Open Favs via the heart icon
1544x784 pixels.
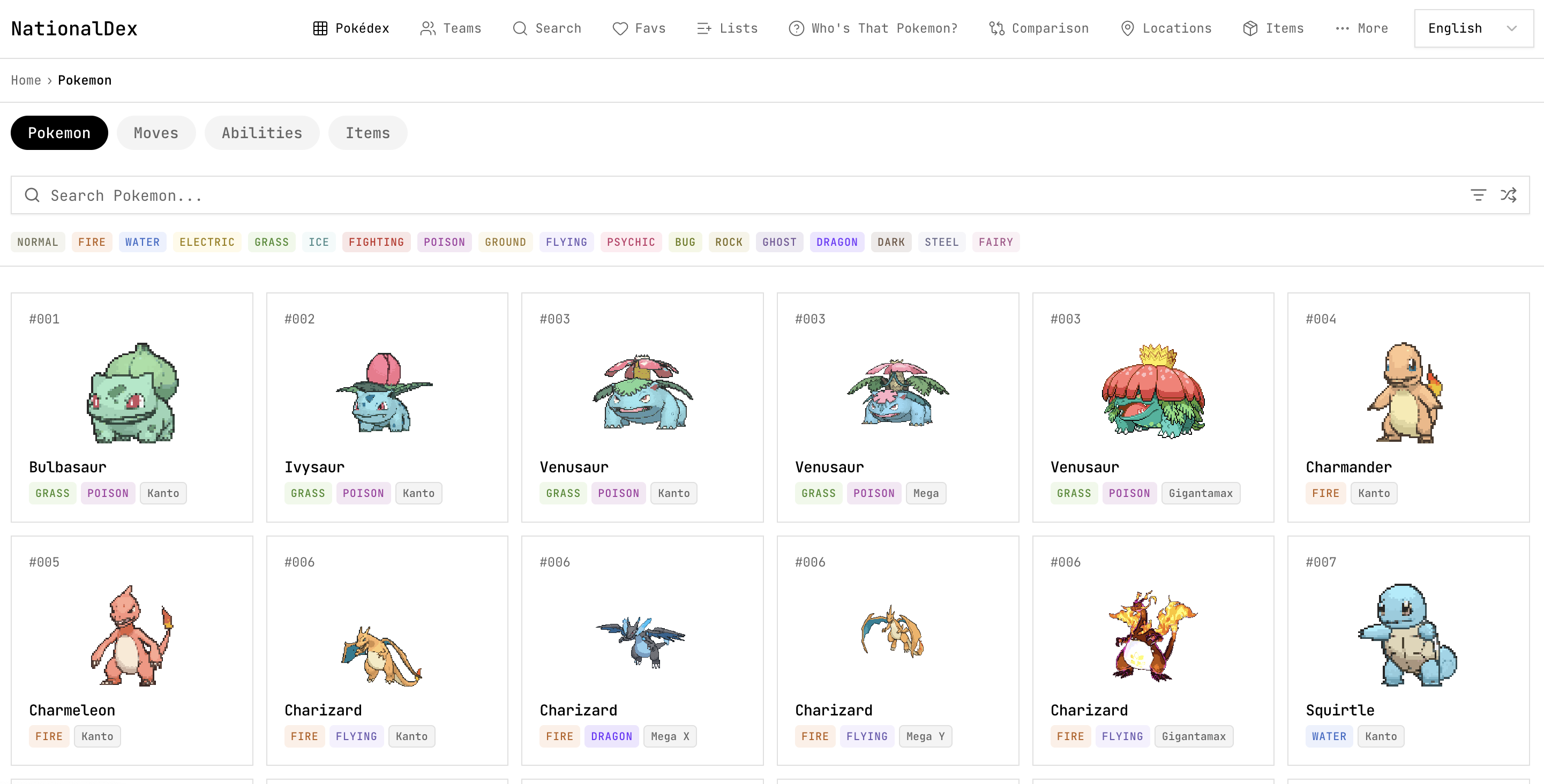pos(639,27)
